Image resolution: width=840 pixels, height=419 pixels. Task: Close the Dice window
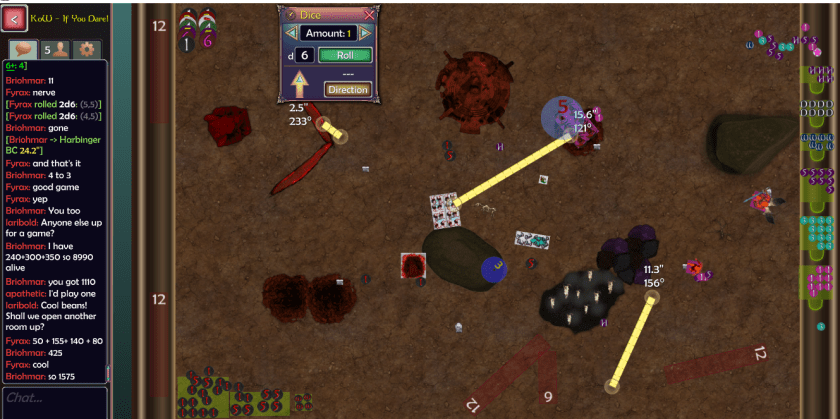click(x=369, y=14)
